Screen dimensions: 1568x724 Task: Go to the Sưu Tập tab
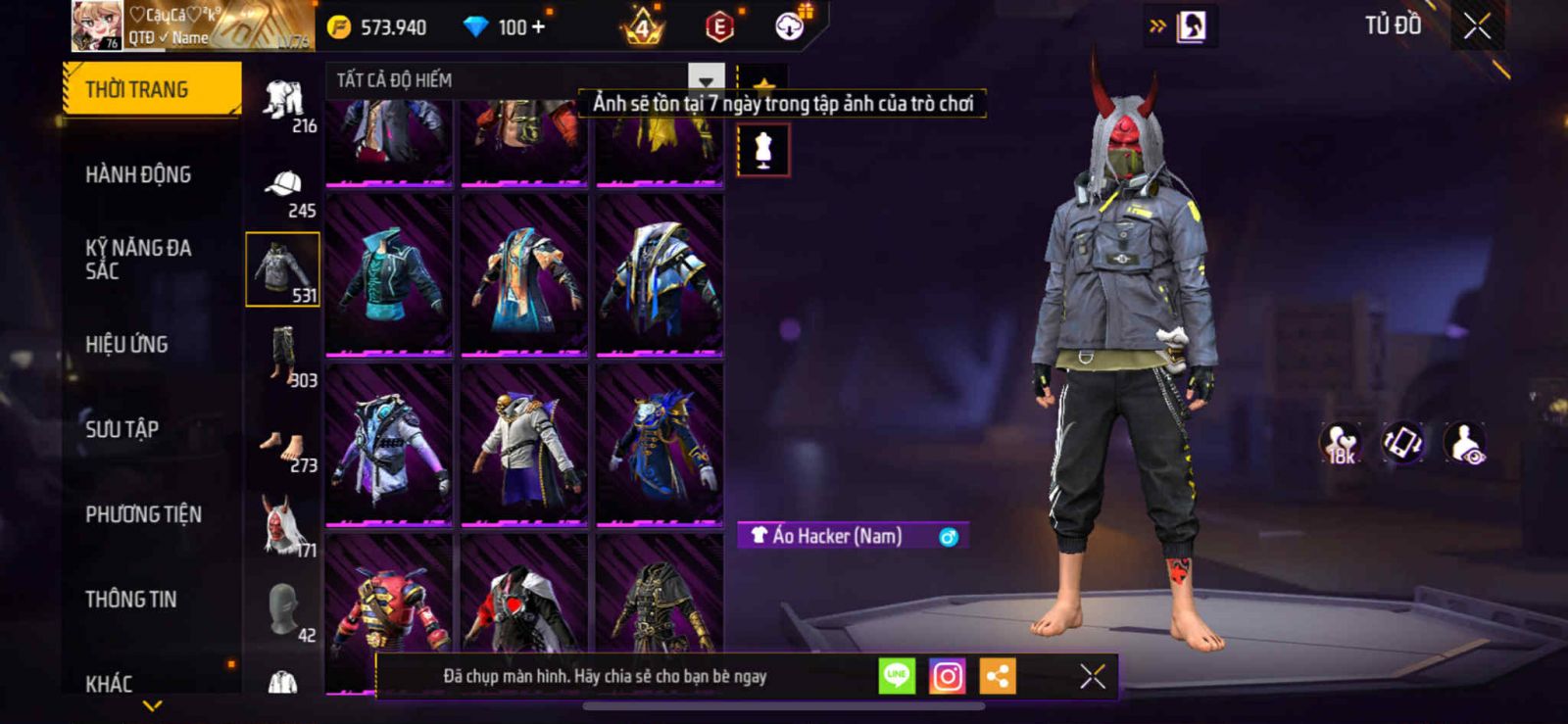pos(122,429)
